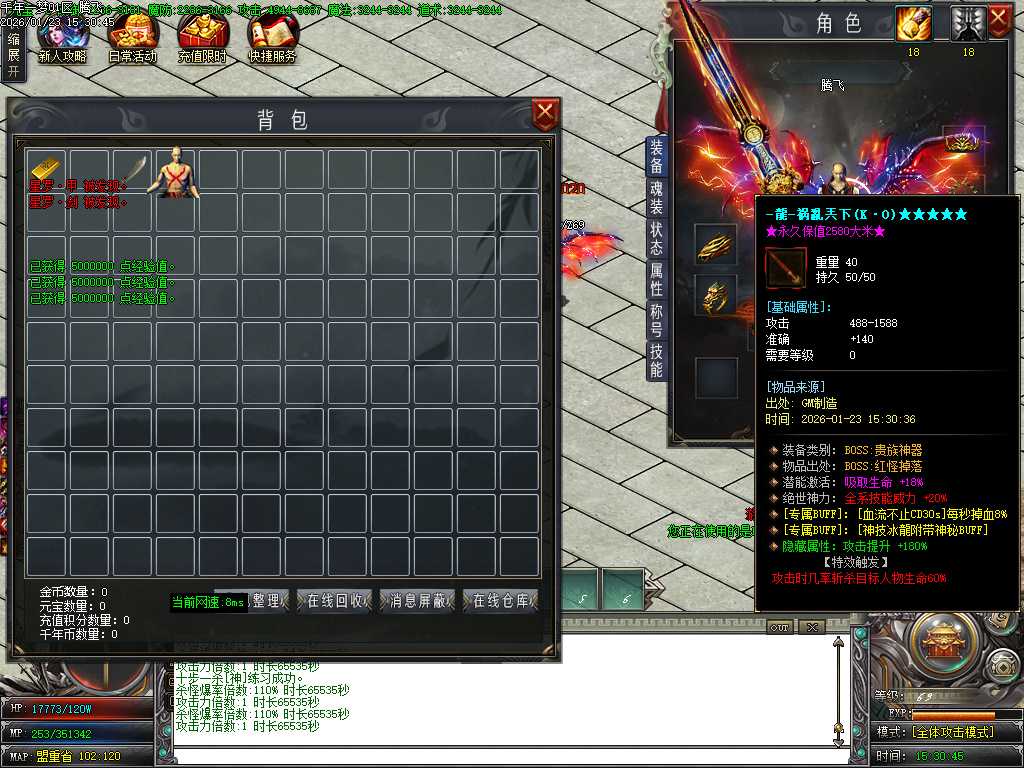The height and width of the screenshot is (768, 1024).
Task: Close the 背包 backpack window
Action: tap(545, 115)
